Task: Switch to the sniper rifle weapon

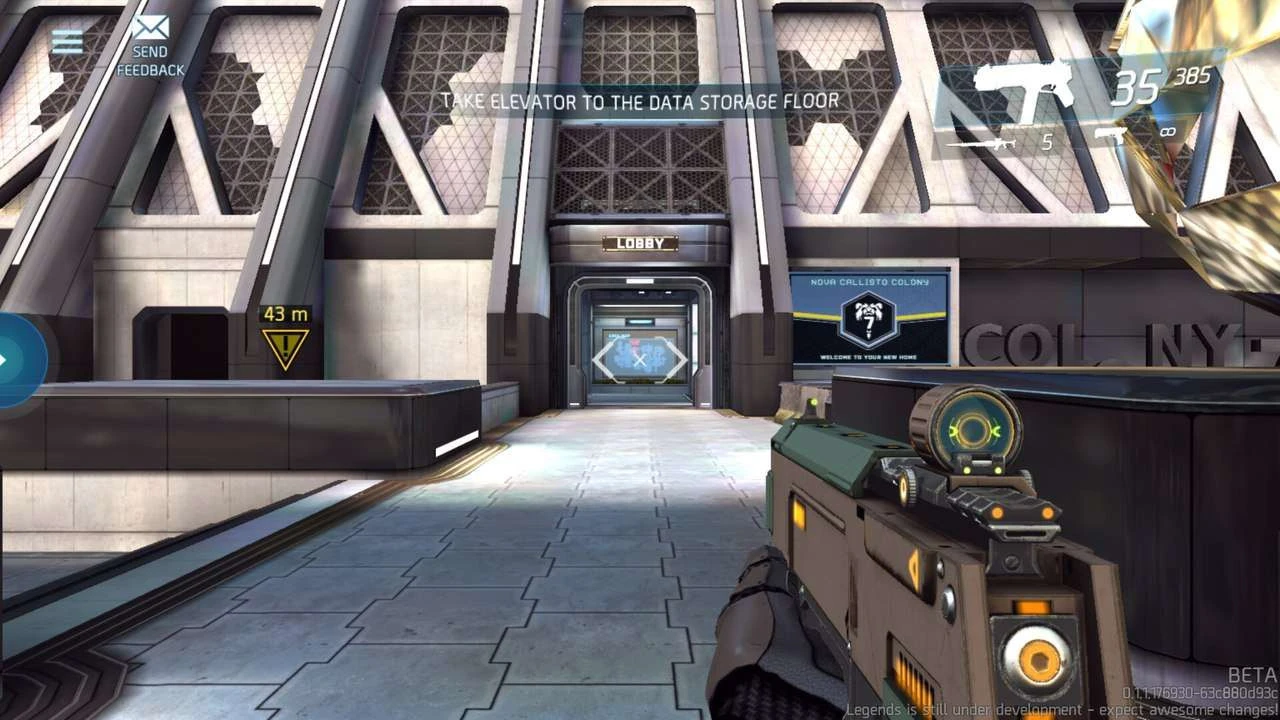Action: click(981, 143)
